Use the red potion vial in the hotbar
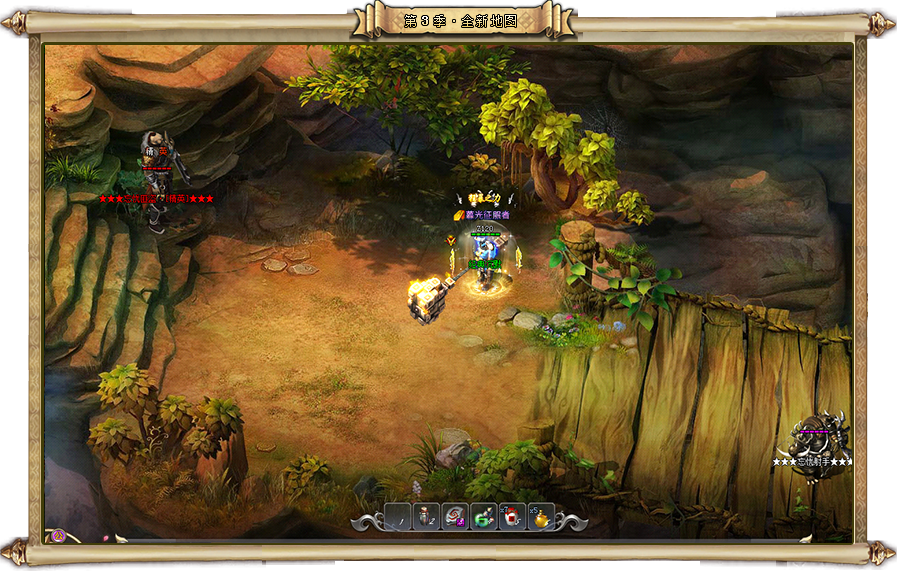The width and height of the screenshot is (897, 580). [426, 516]
